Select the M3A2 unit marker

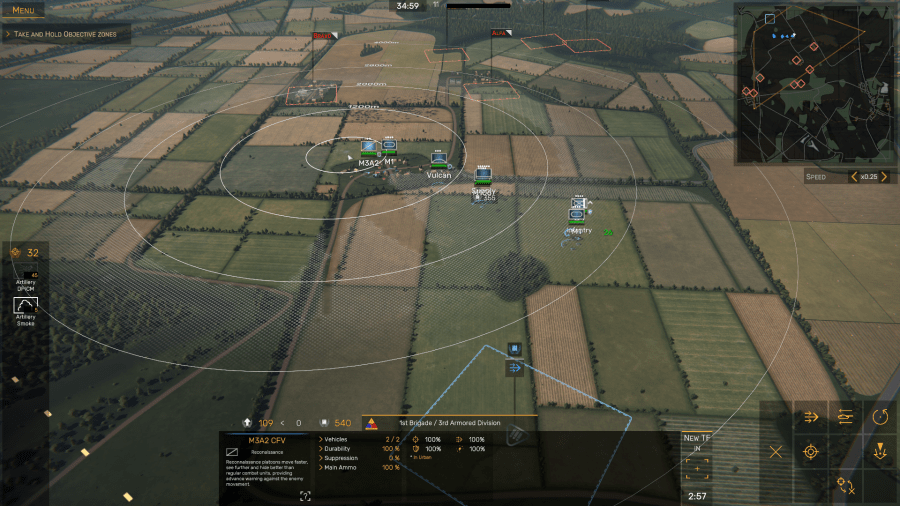click(369, 148)
